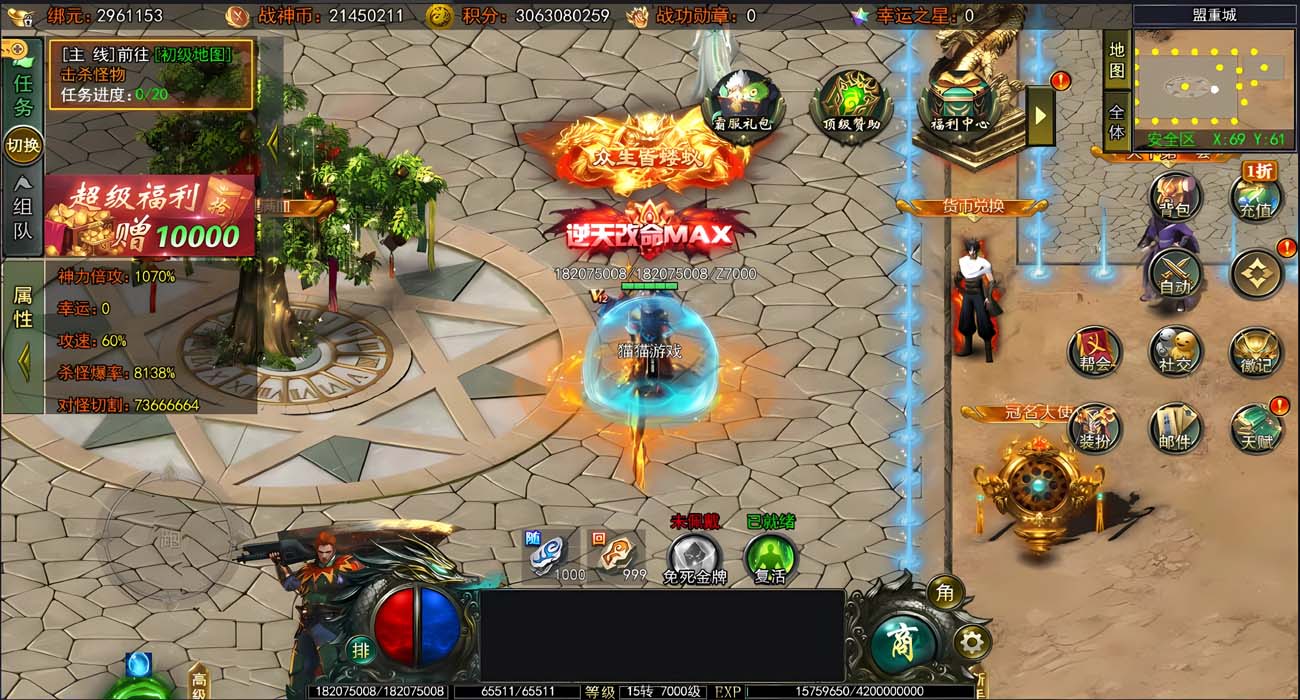Click the 超级福利 gift banner
This screenshot has height=700, width=1300.
coord(150,217)
